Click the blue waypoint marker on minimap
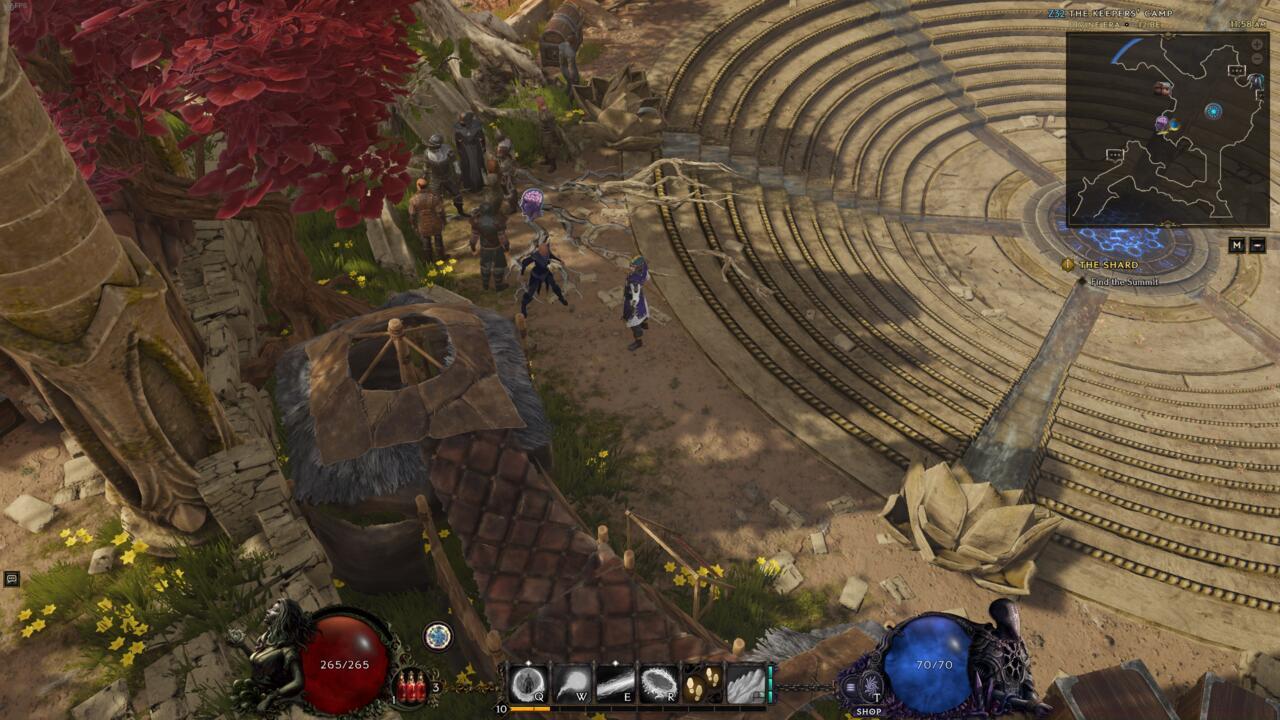1280x720 pixels. pyautogui.click(x=1213, y=110)
